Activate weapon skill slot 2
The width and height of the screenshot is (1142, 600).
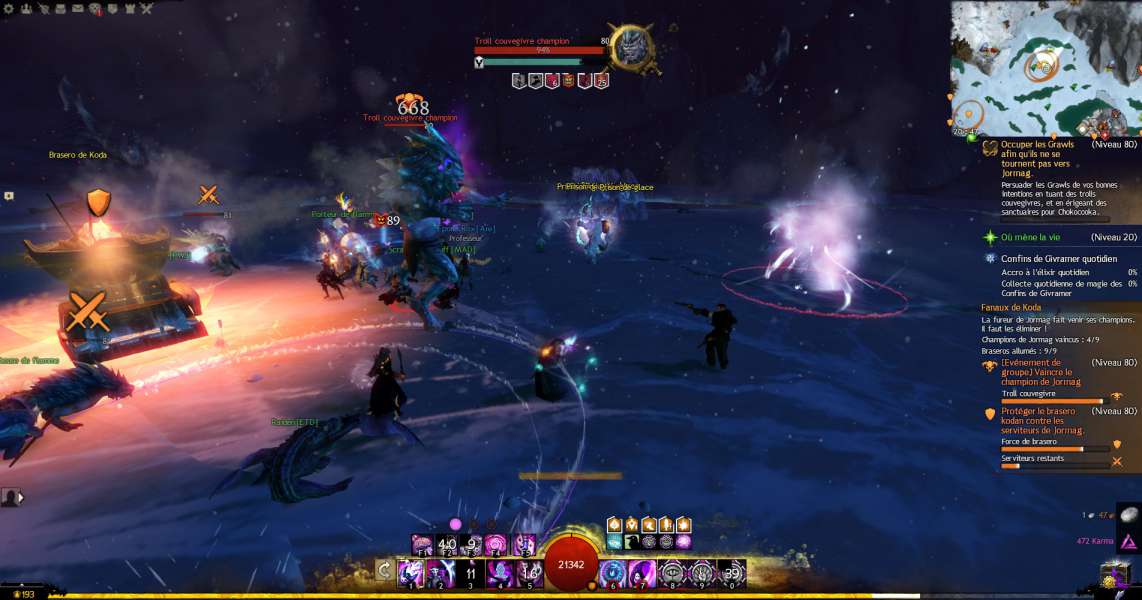(441, 572)
